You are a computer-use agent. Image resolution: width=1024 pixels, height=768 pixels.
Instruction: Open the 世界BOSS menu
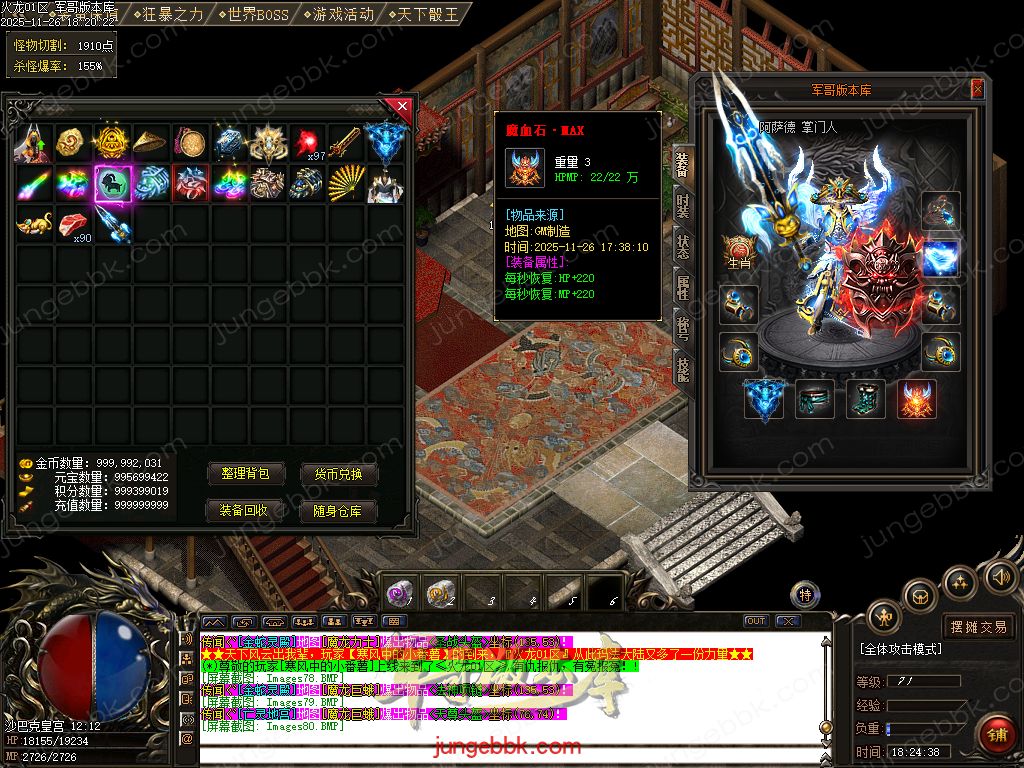tap(251, 14)
